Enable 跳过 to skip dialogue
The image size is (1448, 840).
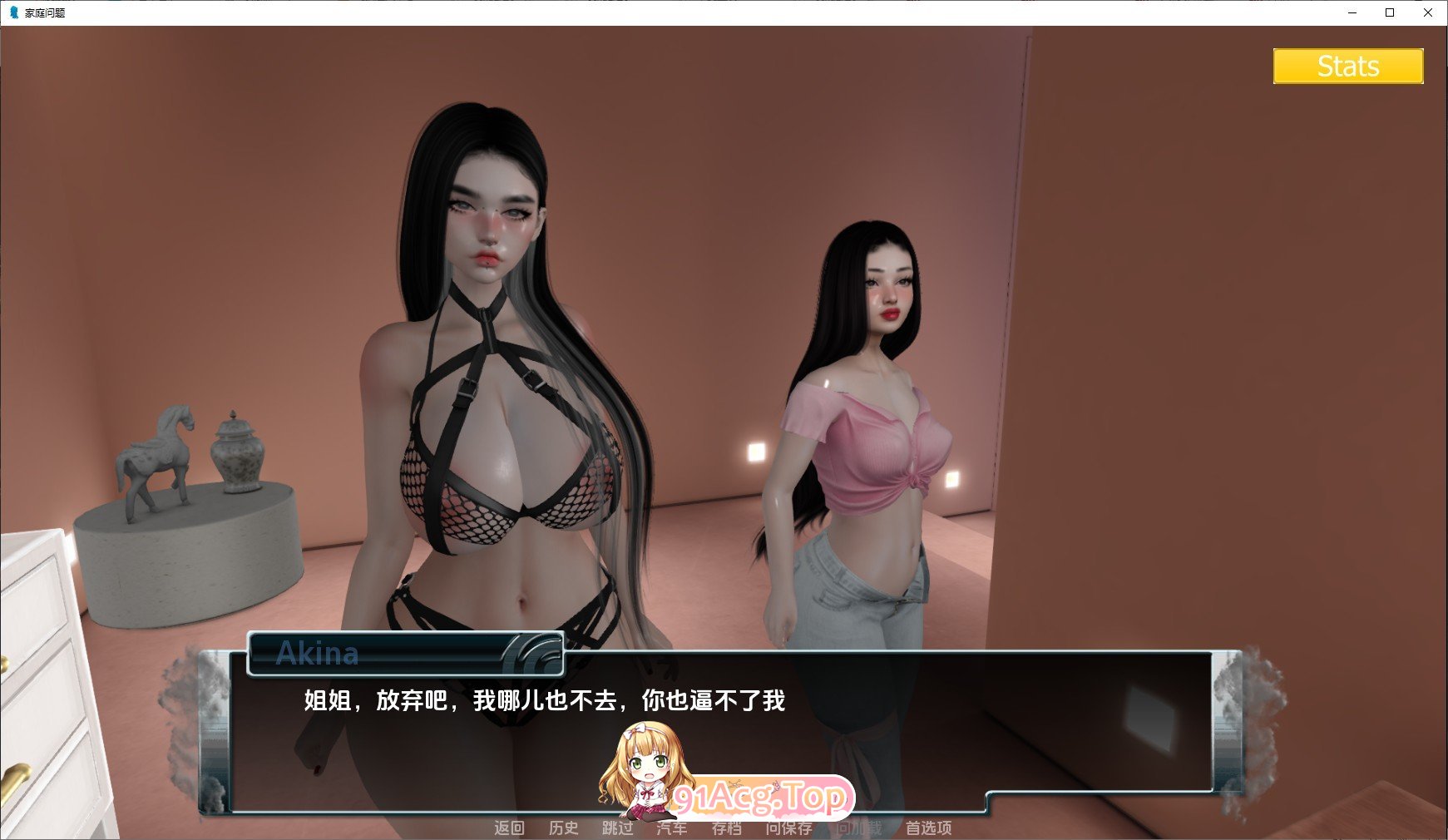pyautogui.click(x=617, y=829)
